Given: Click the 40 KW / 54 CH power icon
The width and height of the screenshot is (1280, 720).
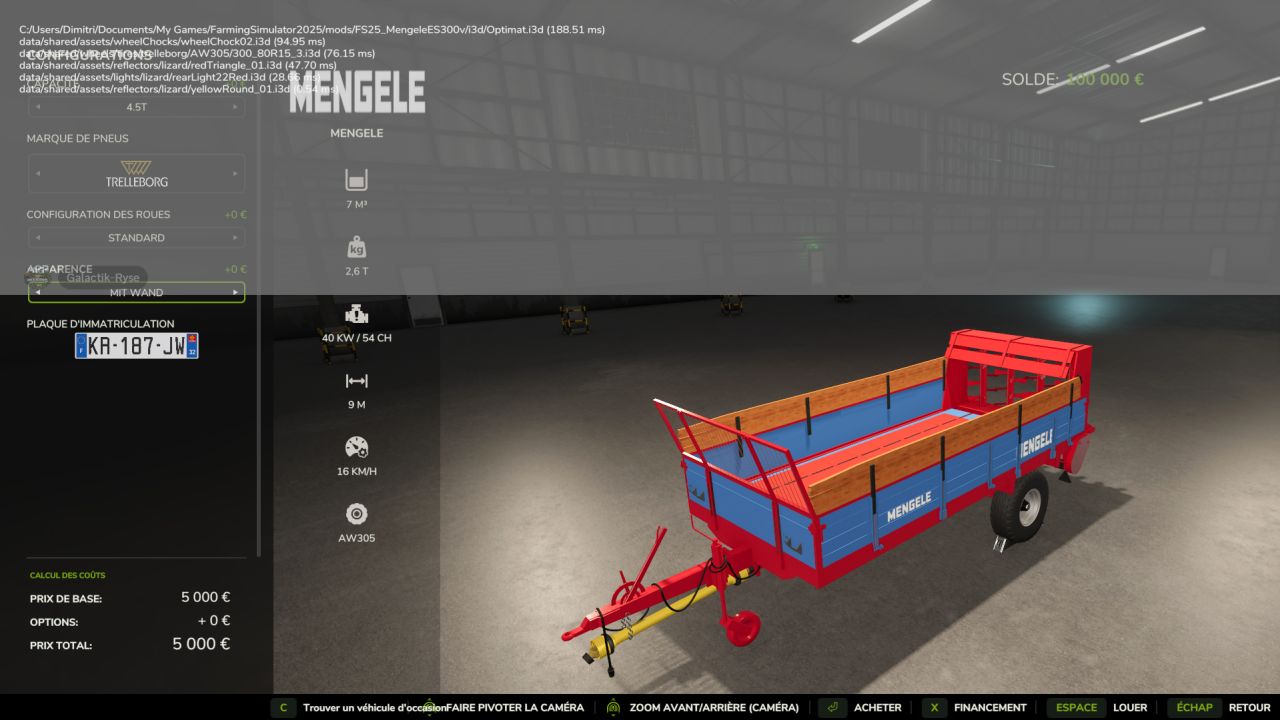Looking at the screenshot, I should click(357, 313).
